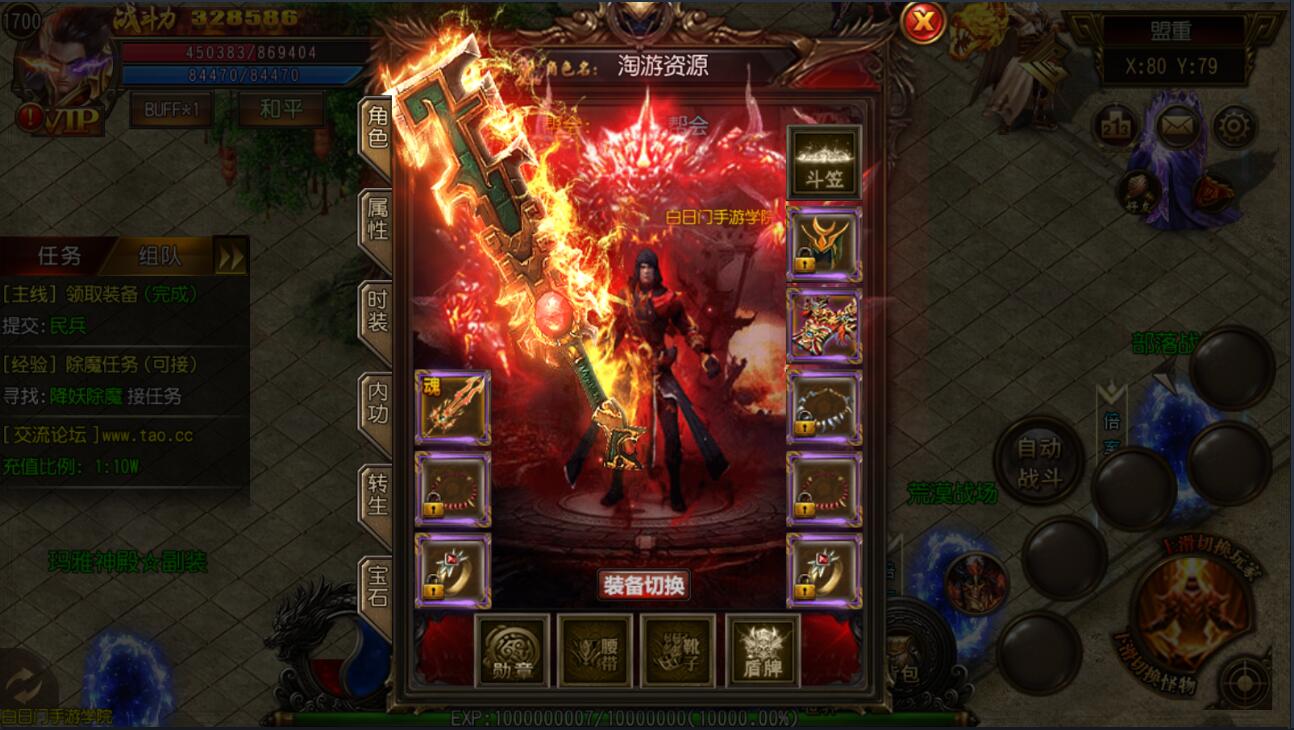Choose the 勋章 medal slot

pyautogui.click(x=512, y=651)
